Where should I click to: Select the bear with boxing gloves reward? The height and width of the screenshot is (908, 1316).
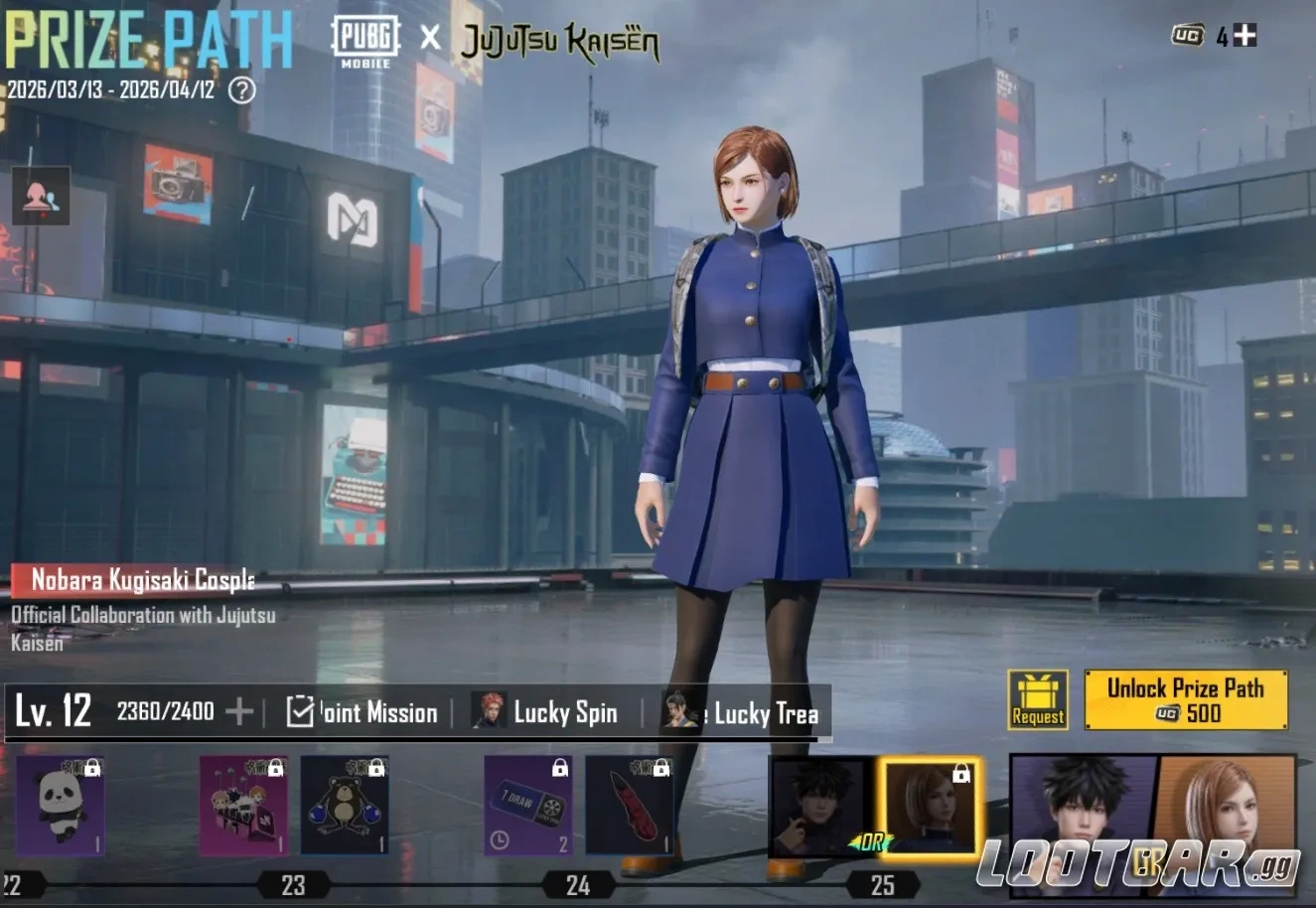tap(345, 806)
